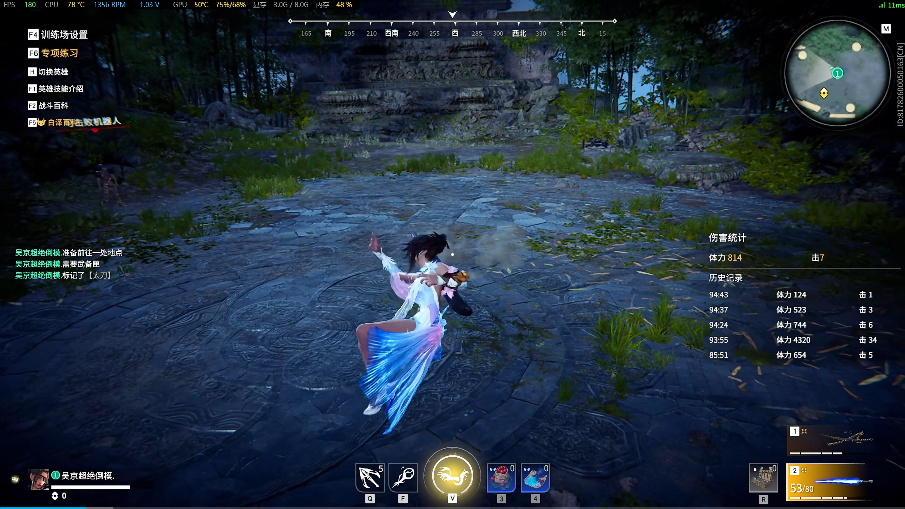Viewport: 905px width, 509px height.
Task: Select the repair kit item slot
Action: pos(764,478)
